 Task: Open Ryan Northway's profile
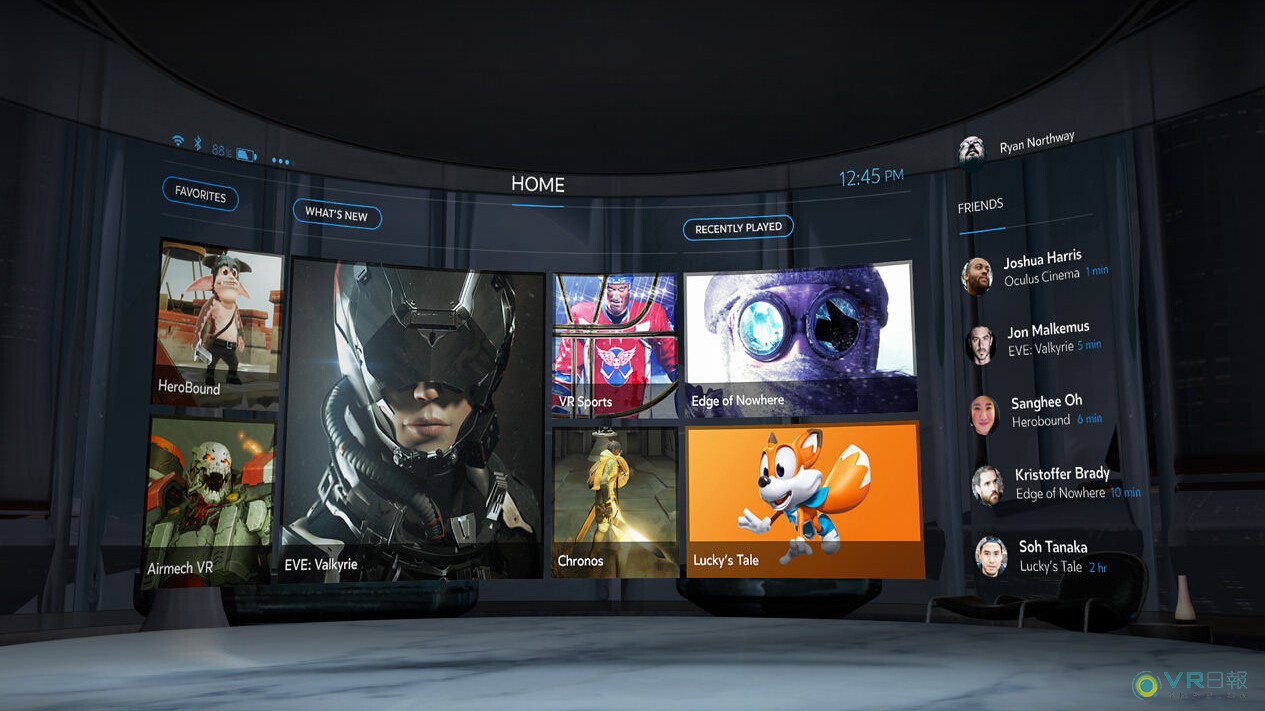coord(1018,146)
